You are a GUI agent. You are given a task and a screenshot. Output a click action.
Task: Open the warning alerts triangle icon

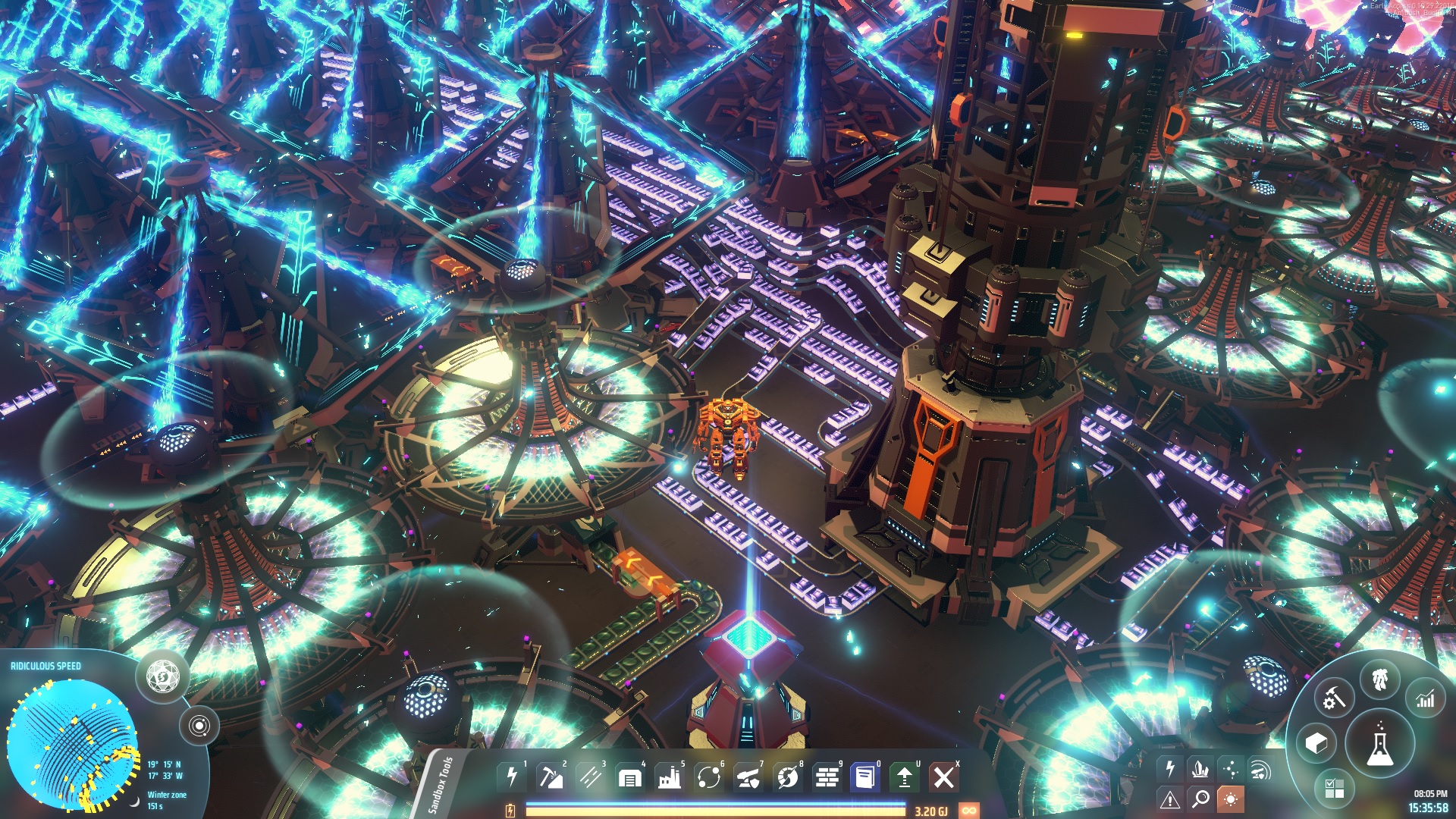click(x=1170, y=798)
